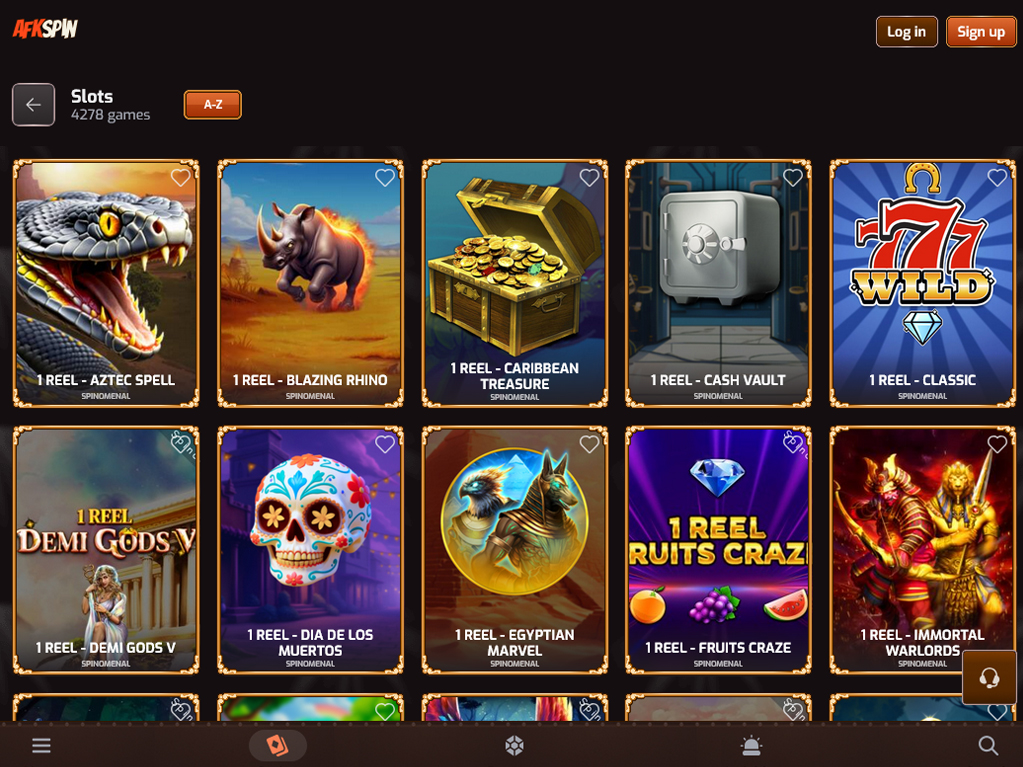Click the Log in button
1023x767 pixels.
click(906, 32)
